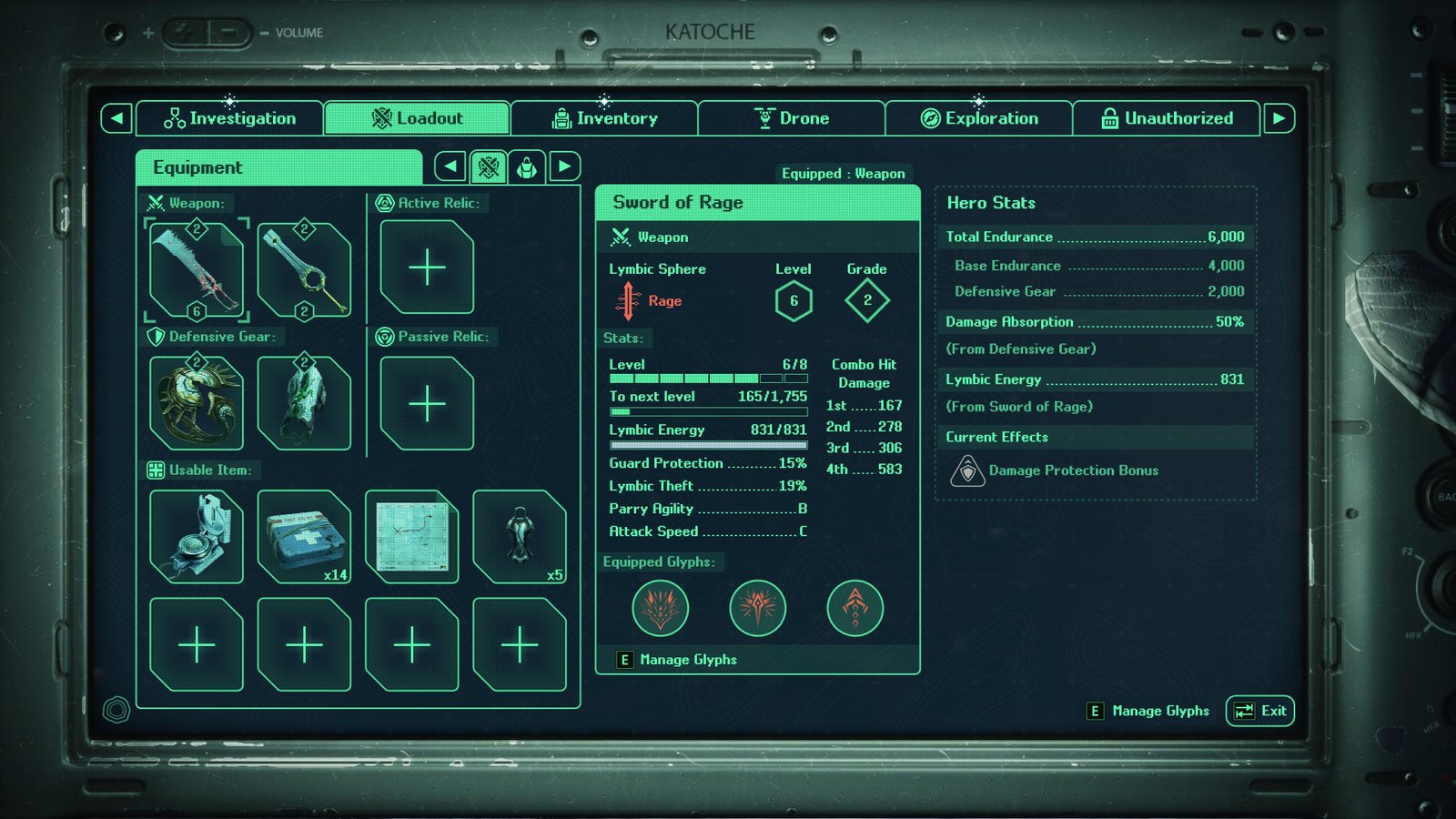Pick the compass device usable item

pyautogui.click(x=197, y=536)
